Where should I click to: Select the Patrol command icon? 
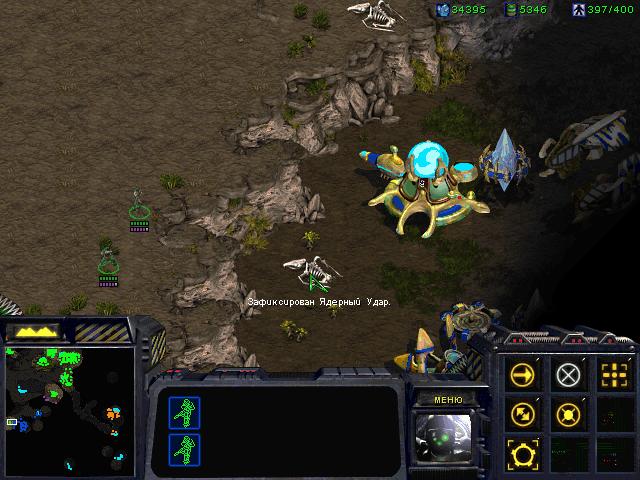[523, 412]
